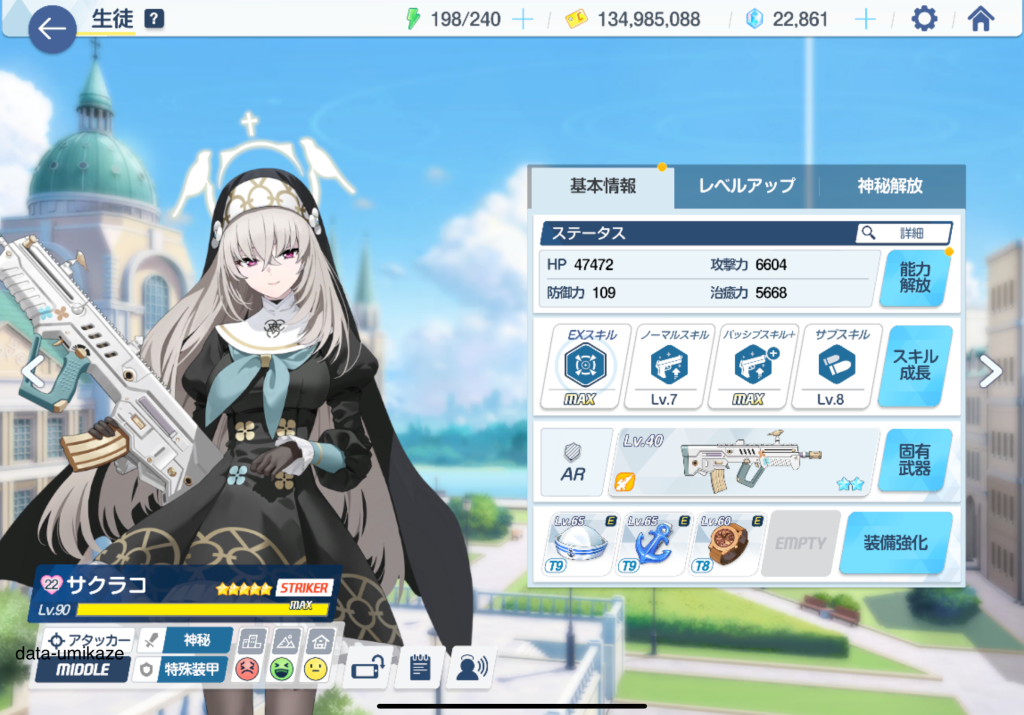Select the 基本情報 tab
The width and height of the screenshot is (1024, 715).
[602, 186]
